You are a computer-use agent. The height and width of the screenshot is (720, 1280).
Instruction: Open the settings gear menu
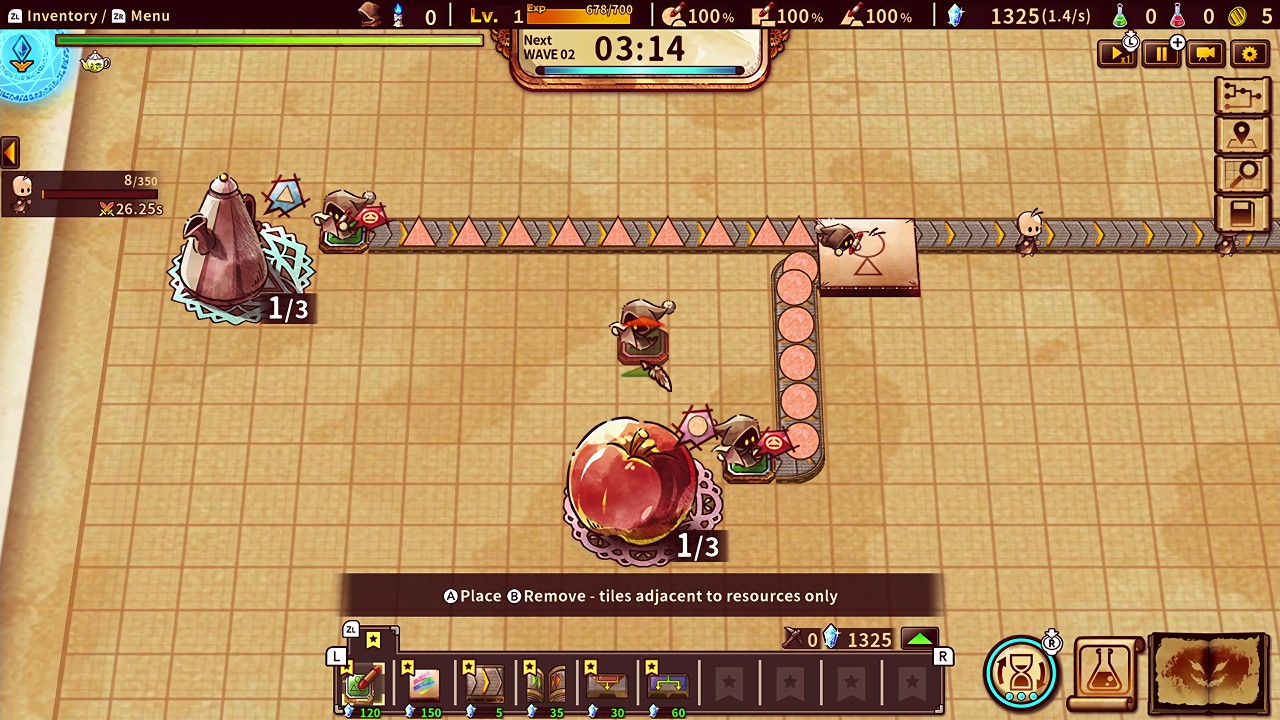click(x=1249, y=53)
